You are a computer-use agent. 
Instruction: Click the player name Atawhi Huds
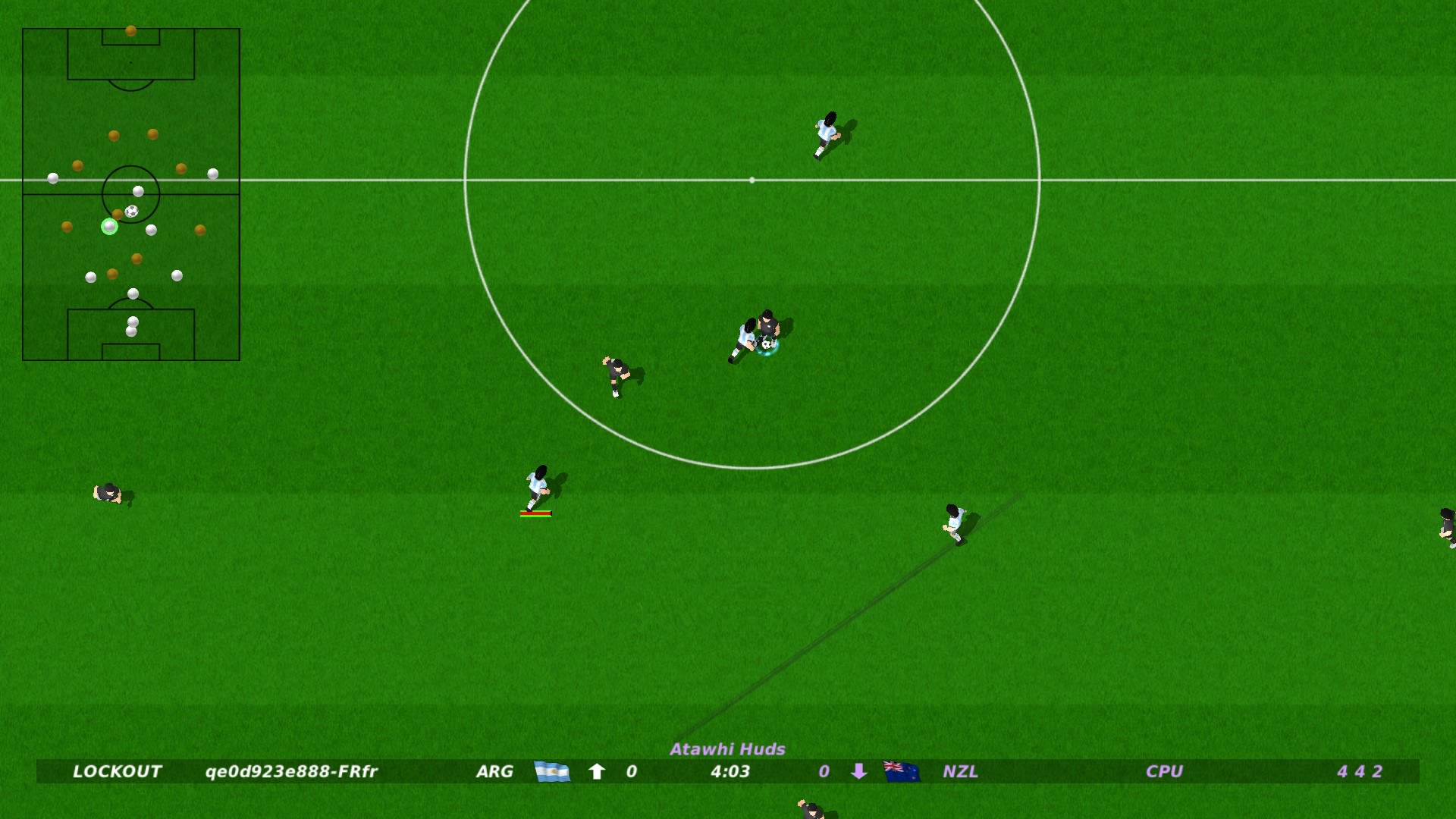point(728,749)
